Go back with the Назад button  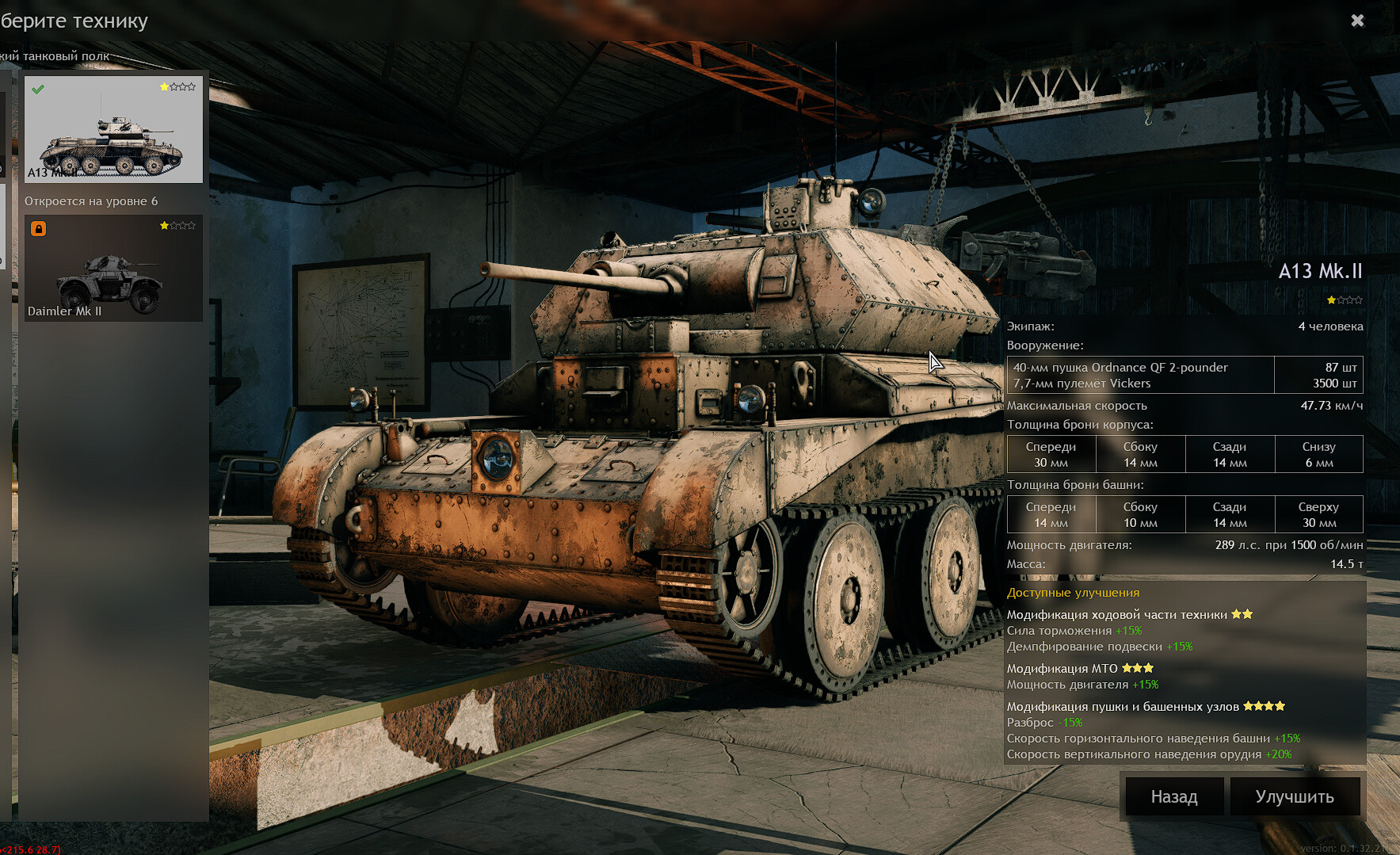(1173, 796)
